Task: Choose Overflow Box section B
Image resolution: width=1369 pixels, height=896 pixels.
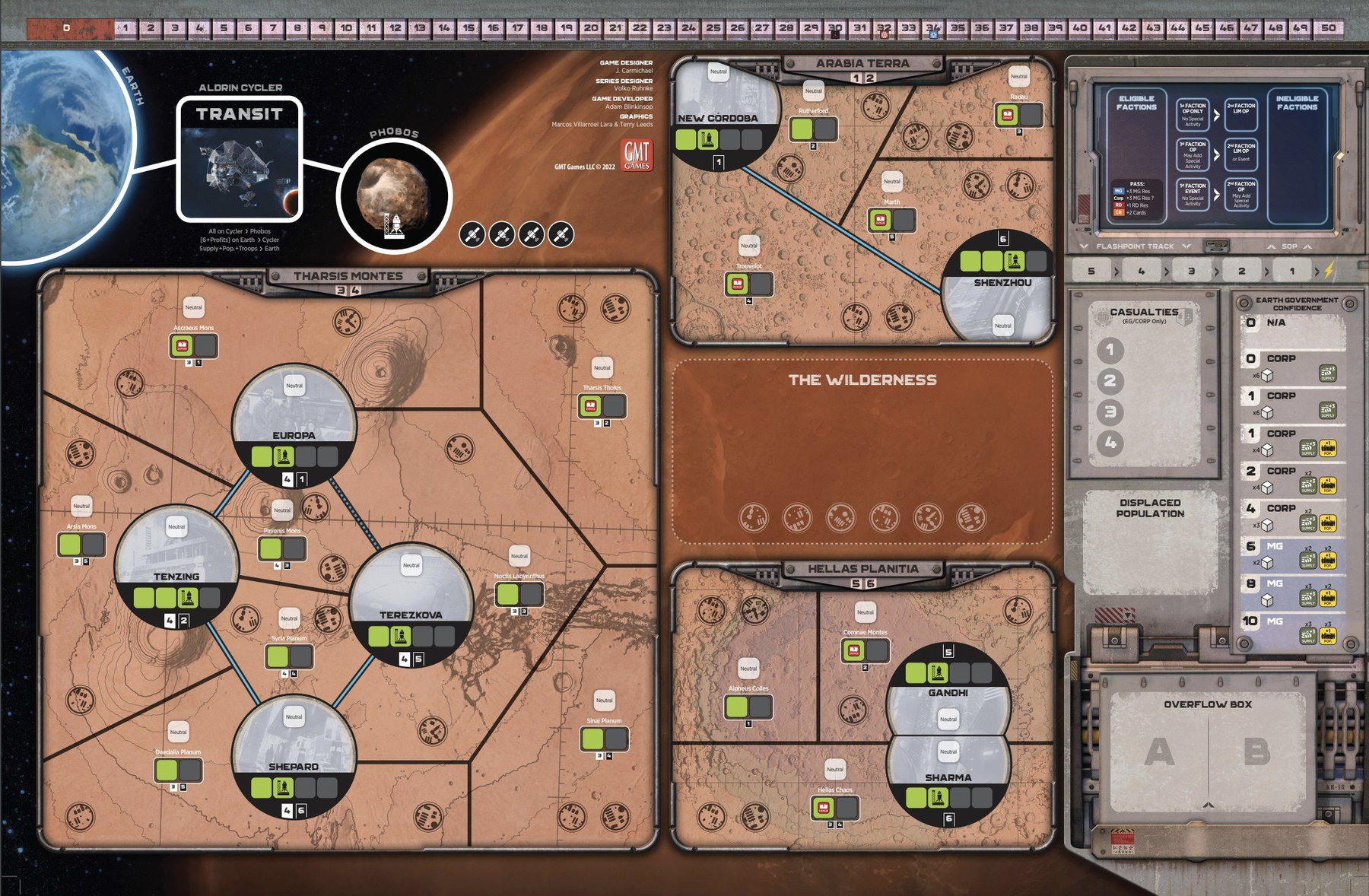Action: tap(1256, 753)
